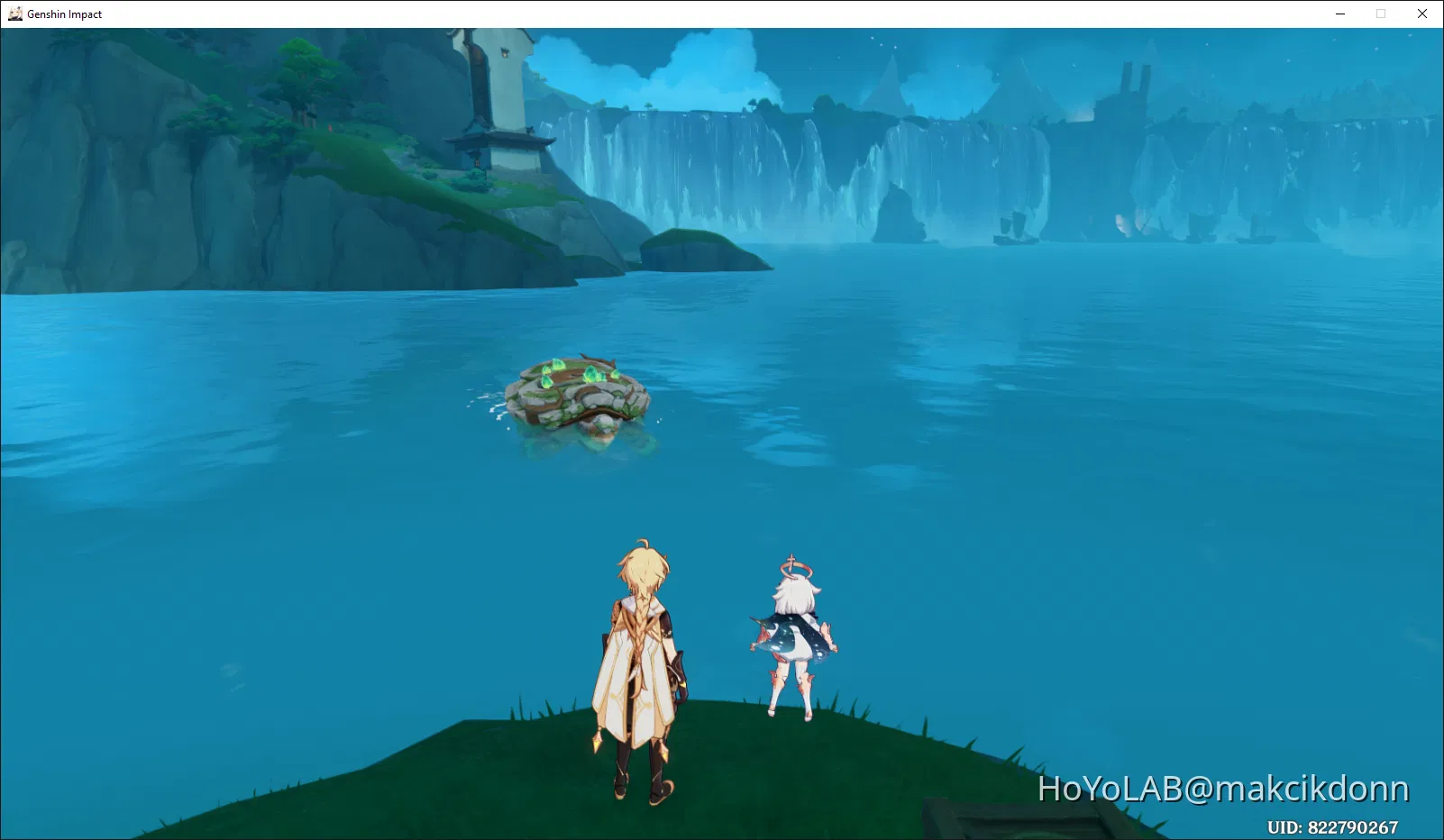Click the HoYoLAB@makcikdonn watermark
The image size is (1444, 840).
1221,789
